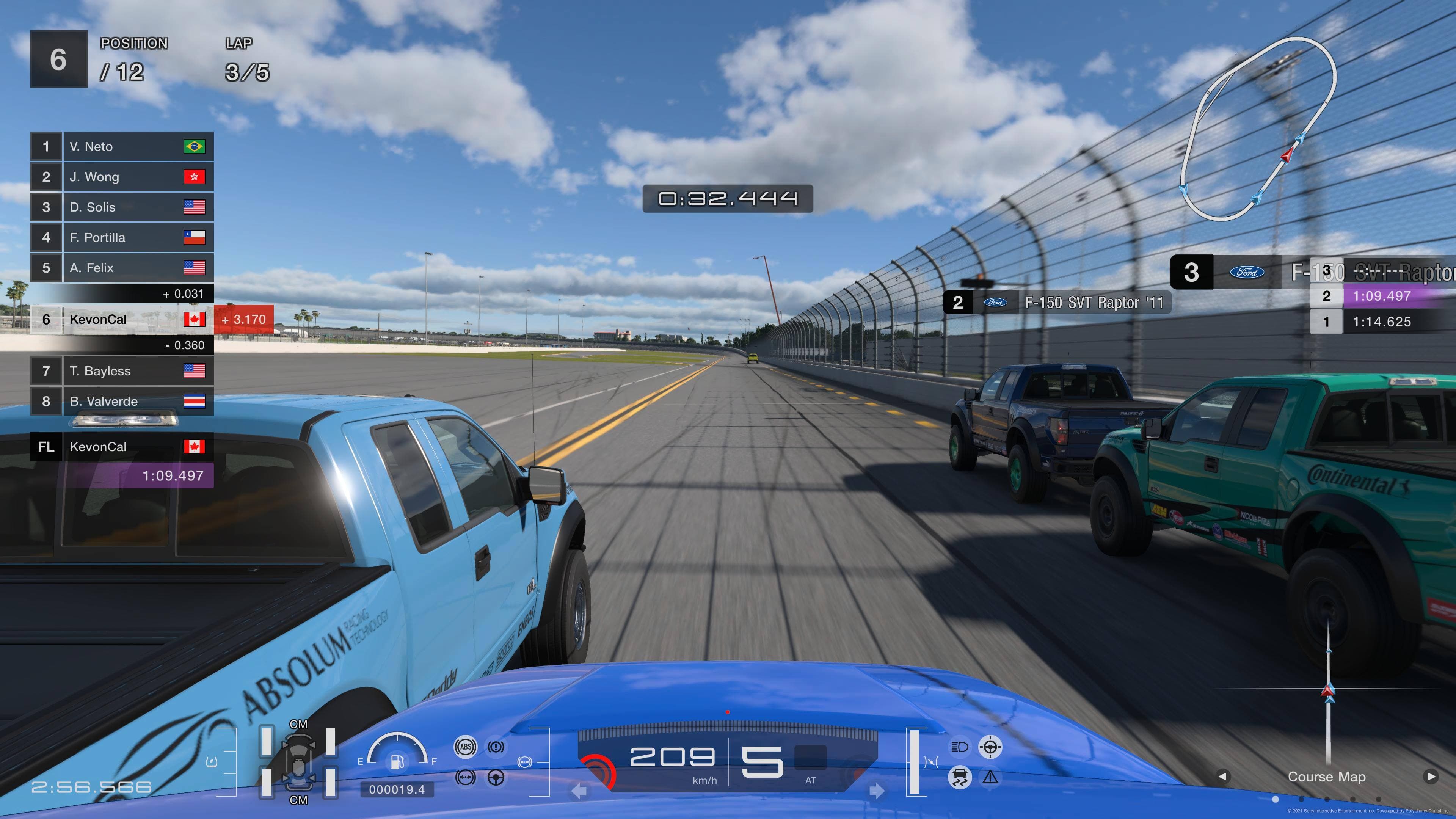The height and width of the screenshot is (819, 1456).
Task: Click the steering wheel assist icon
Action: pos(496,778)
